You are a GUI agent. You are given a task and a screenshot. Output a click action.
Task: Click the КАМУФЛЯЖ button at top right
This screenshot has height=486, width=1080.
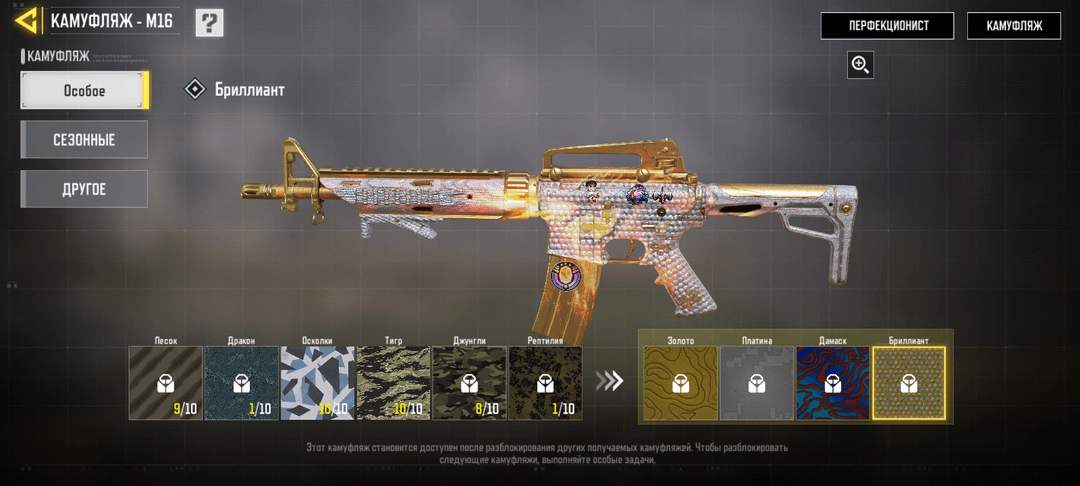coord(1013,26)
